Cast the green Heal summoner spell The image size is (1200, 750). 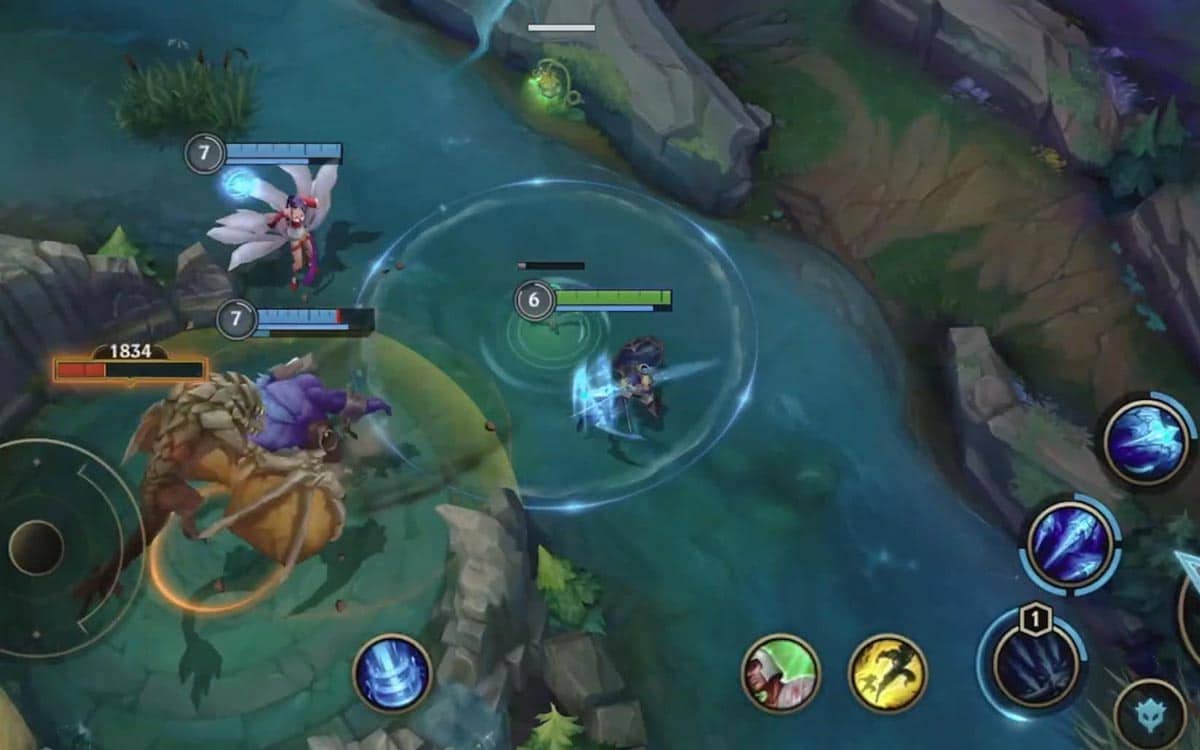[781, 673]
